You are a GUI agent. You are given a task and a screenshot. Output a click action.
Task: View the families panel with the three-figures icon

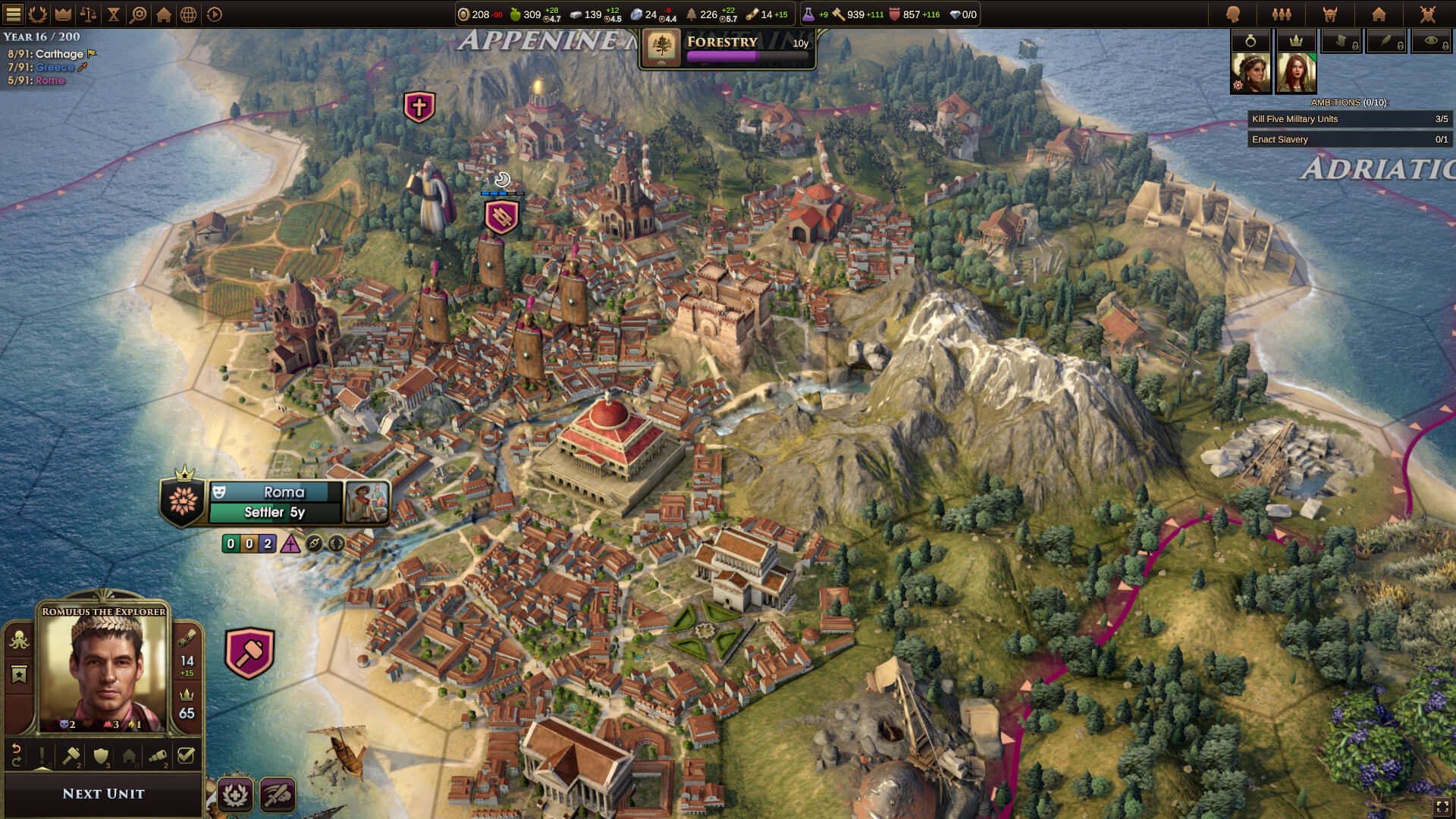(x=1282, y=13)
